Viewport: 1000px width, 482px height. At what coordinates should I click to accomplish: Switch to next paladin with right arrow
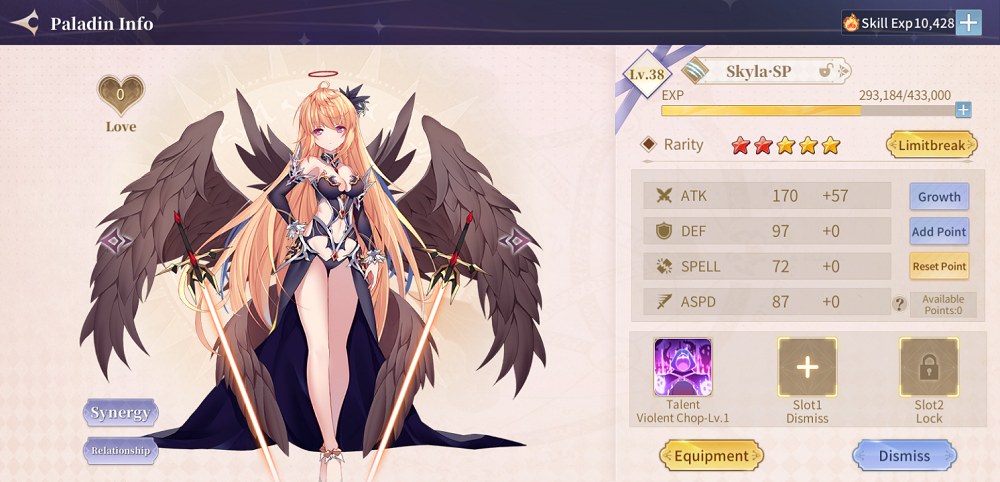pyautogui.click(x=514, y=240)
